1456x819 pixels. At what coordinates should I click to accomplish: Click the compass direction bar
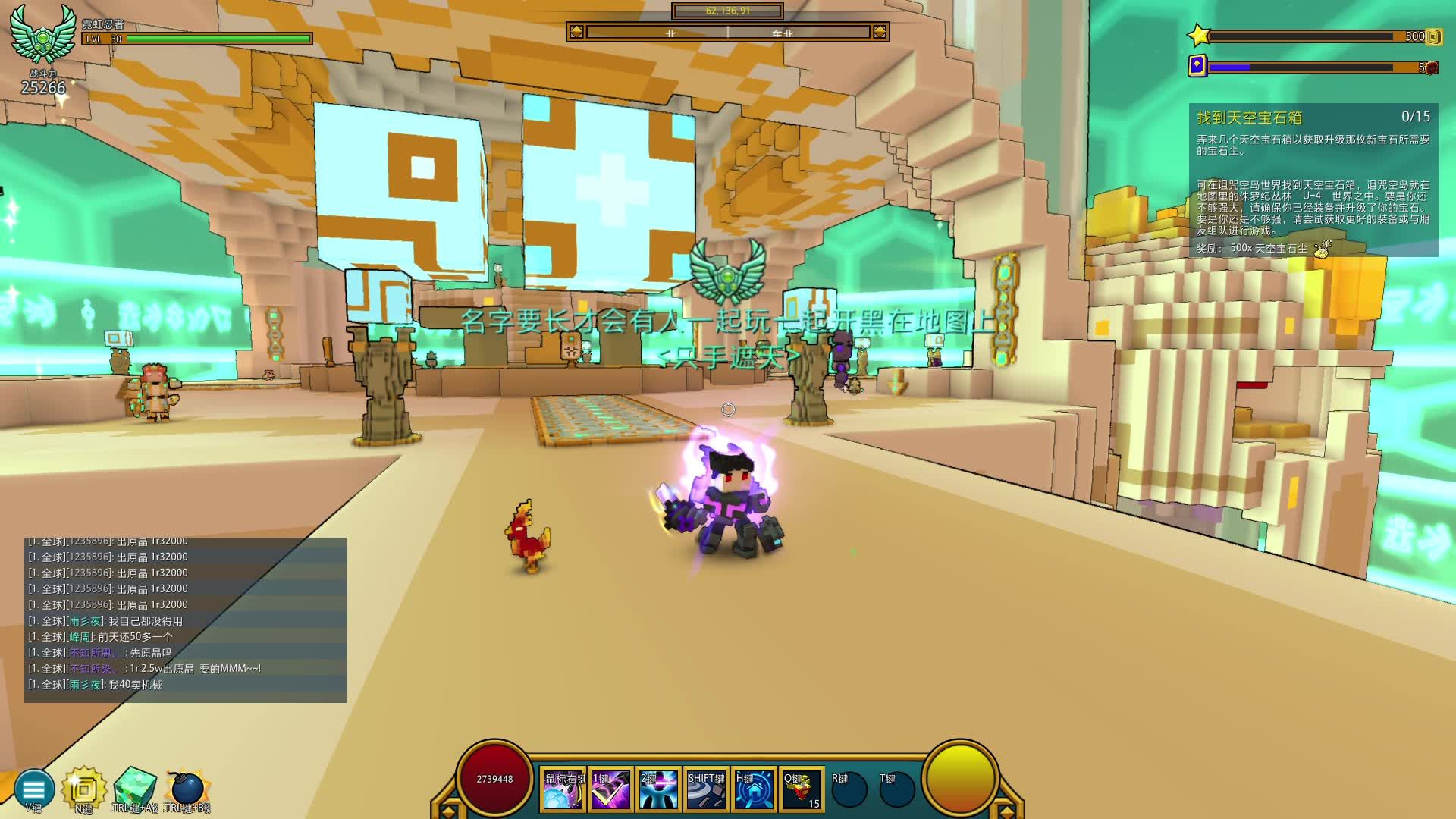(727, 32)
